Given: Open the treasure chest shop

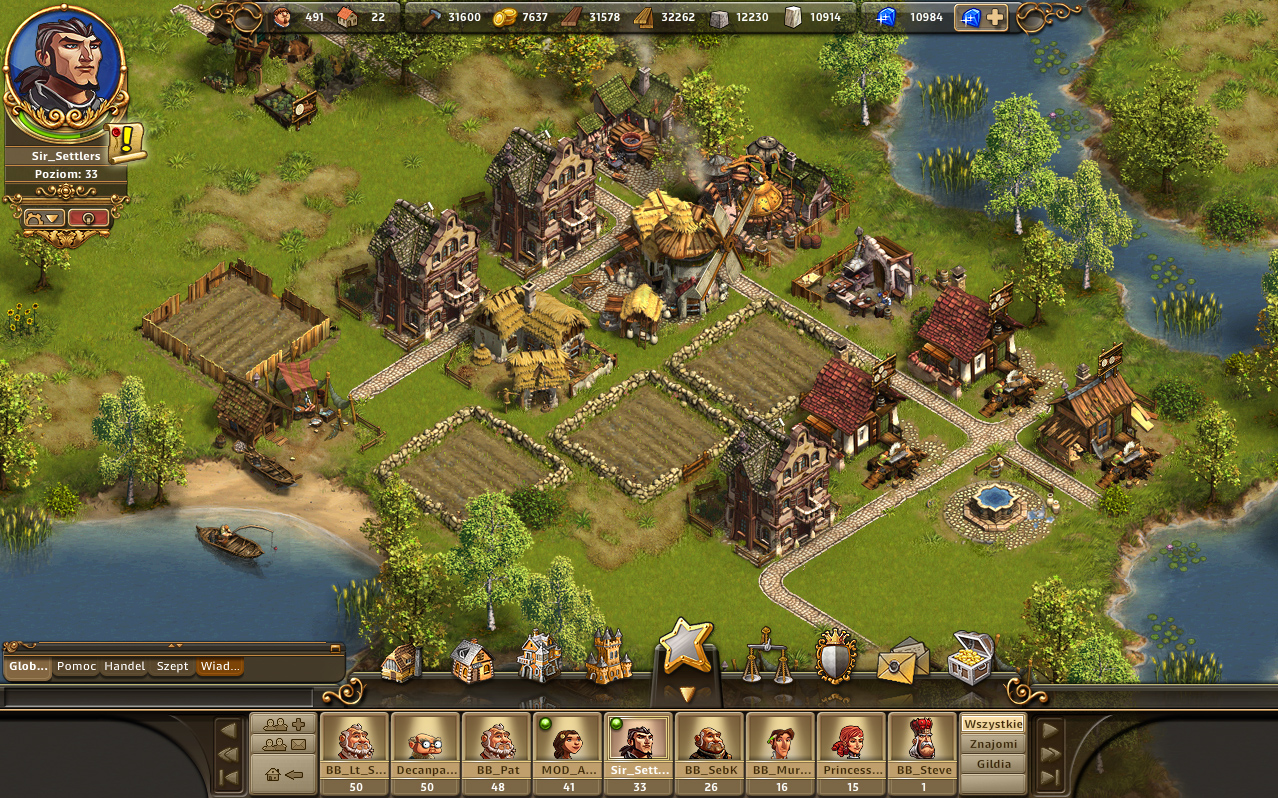Looking at the screenshot, I should tap(970, 658).
